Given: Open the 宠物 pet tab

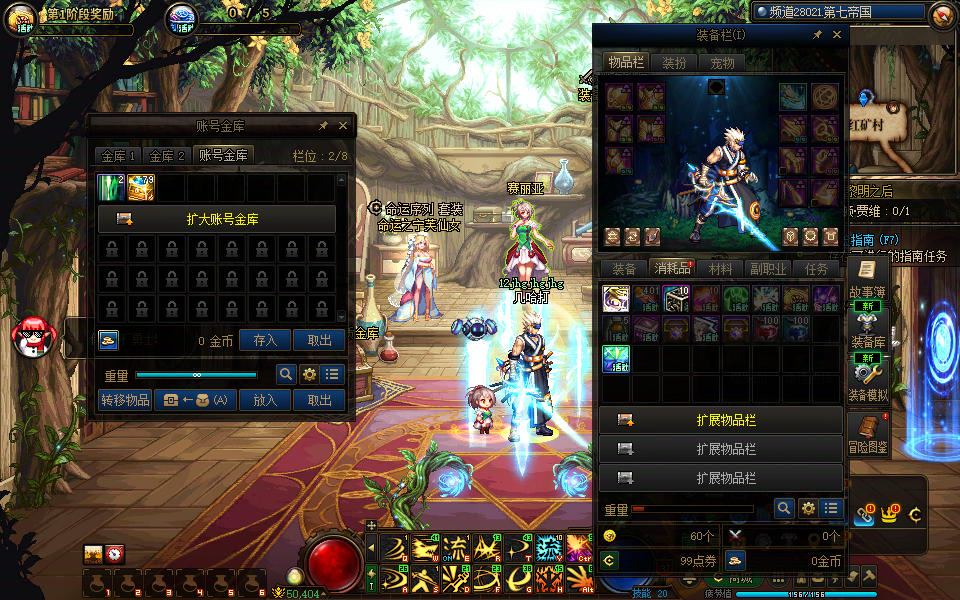Looking at the screenshot, I should (722, 62).
